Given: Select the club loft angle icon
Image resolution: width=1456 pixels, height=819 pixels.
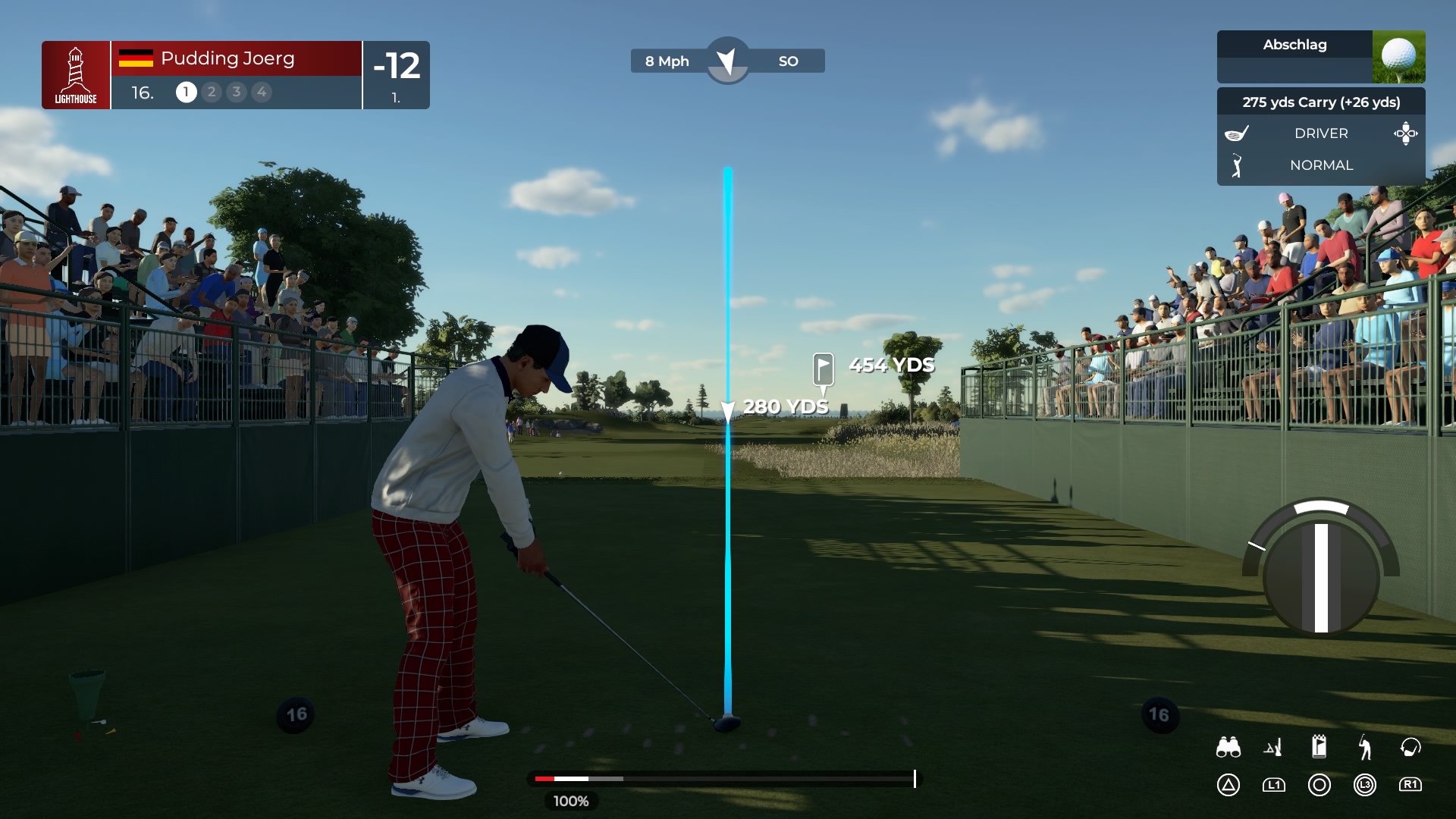Looking at the screenshot, I should [1273, 748].
